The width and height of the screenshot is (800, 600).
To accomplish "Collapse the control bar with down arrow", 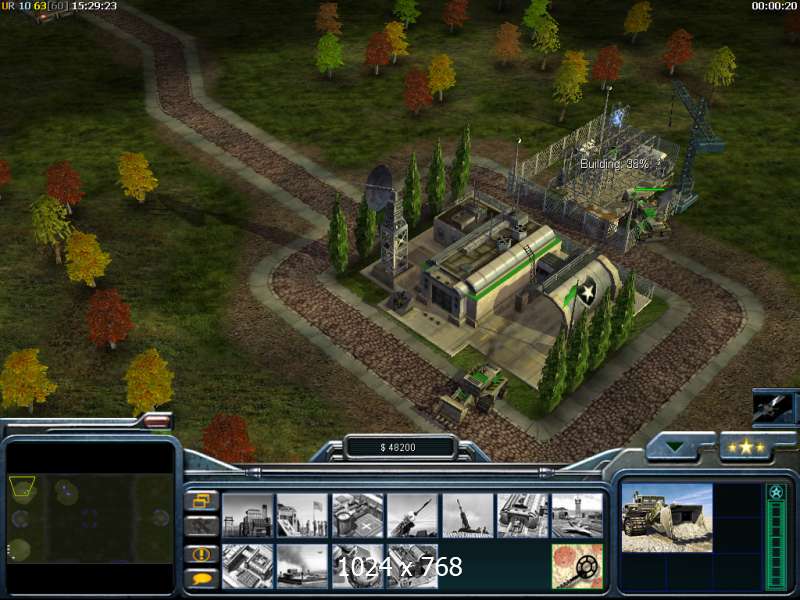I will [680, 447].
